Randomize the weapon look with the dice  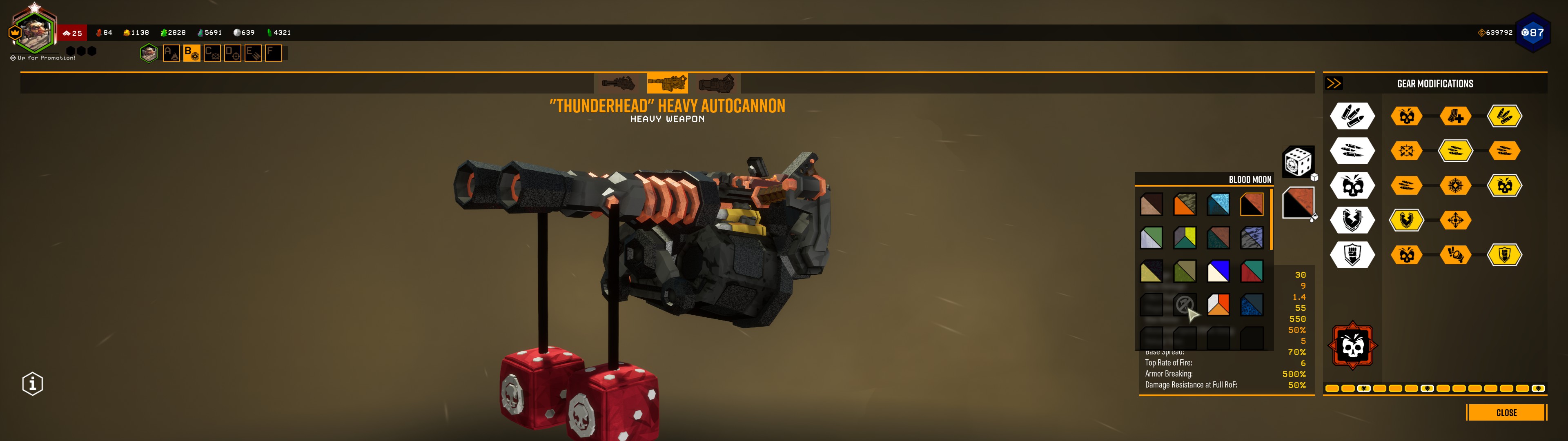tap(1298, 161)
